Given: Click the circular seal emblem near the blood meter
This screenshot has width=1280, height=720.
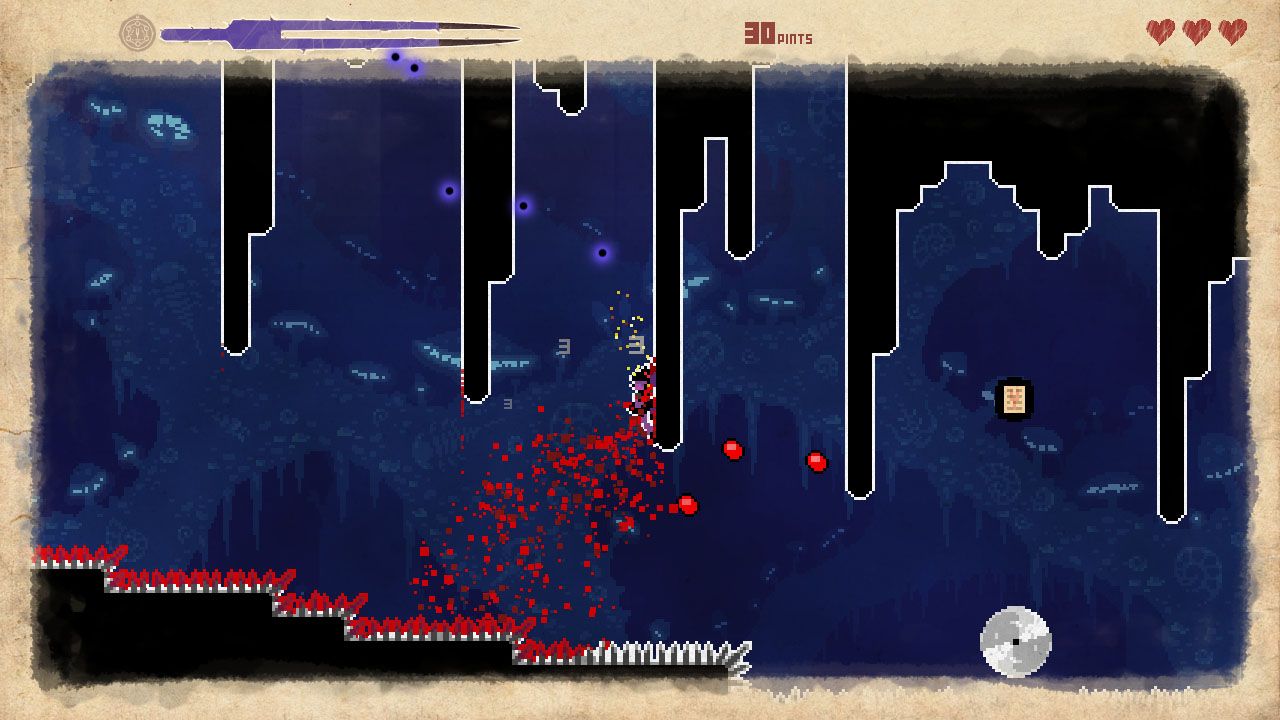Looking at the screenshot, I should pyautogui.click(x=139, y=31).
